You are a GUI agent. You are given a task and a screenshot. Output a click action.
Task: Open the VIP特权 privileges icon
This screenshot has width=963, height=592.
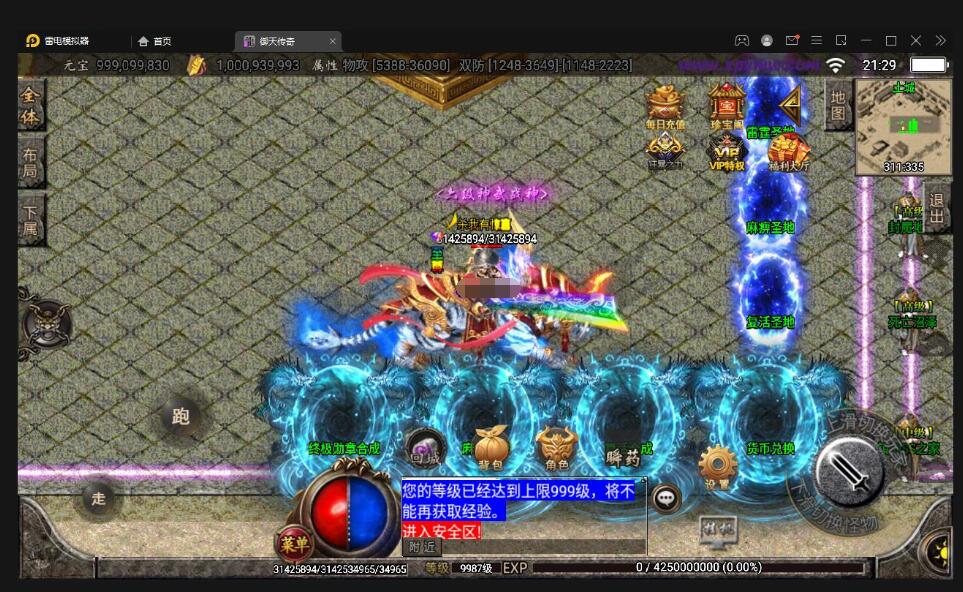coord(727,150)
